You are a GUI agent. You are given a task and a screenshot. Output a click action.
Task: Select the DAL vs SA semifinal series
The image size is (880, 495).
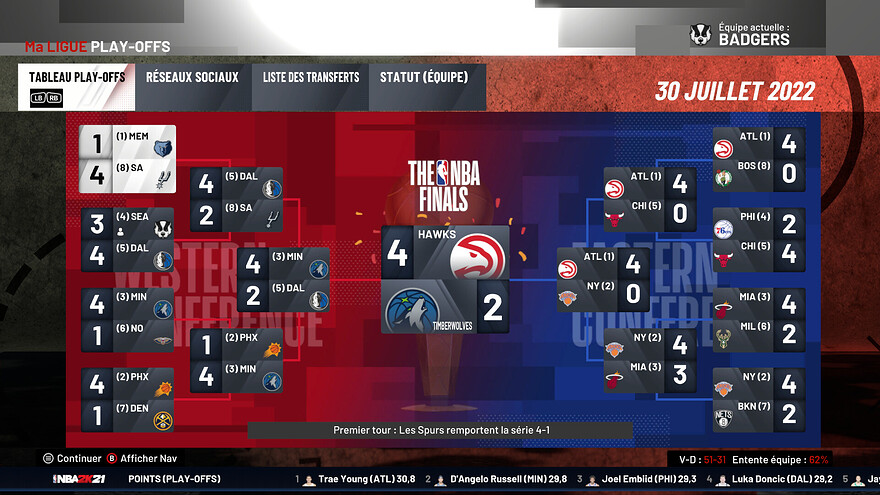(236, 200)
